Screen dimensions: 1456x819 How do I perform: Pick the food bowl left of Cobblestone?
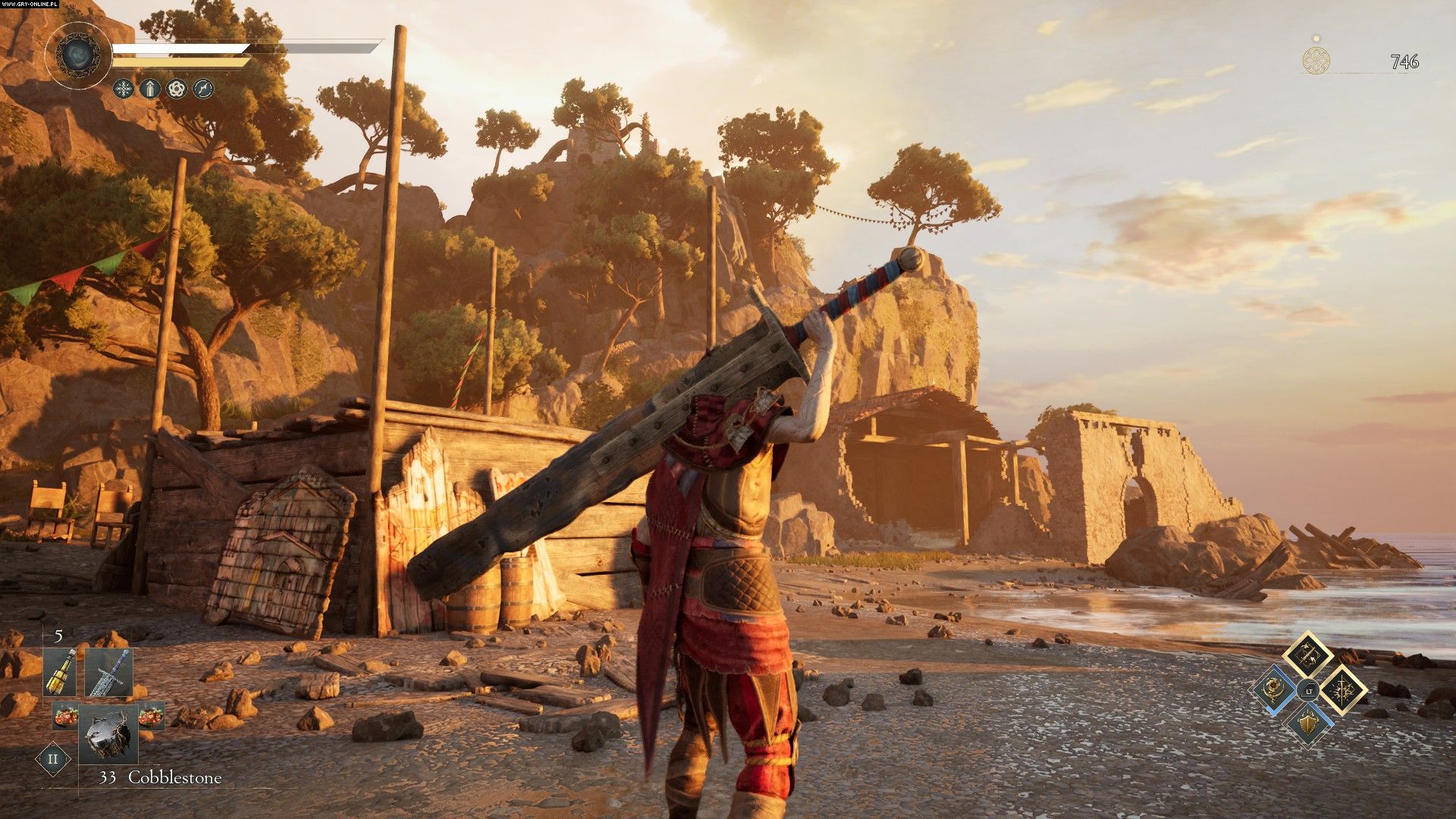pos(65,715)
